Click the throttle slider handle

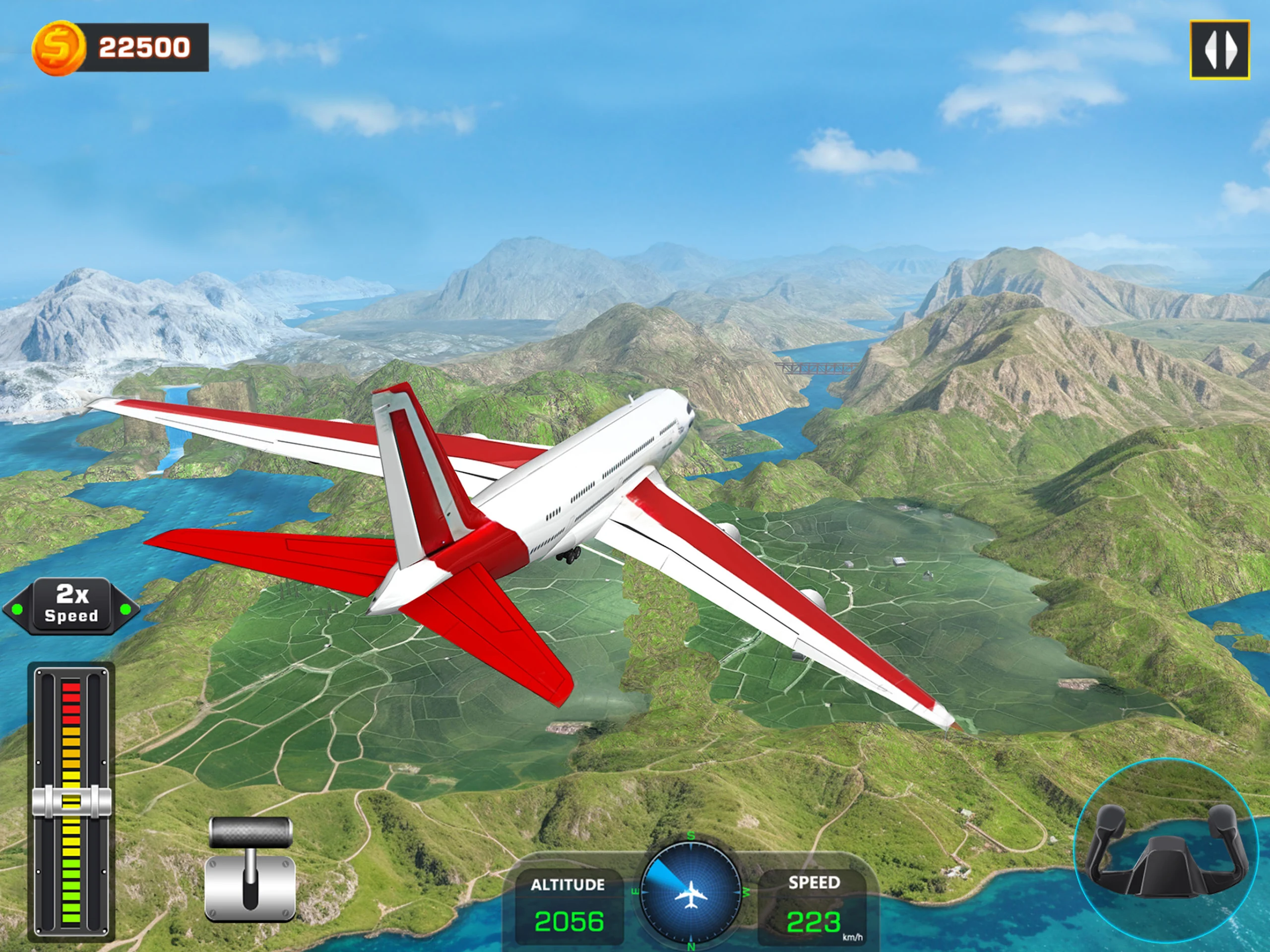tap(71, 801)
